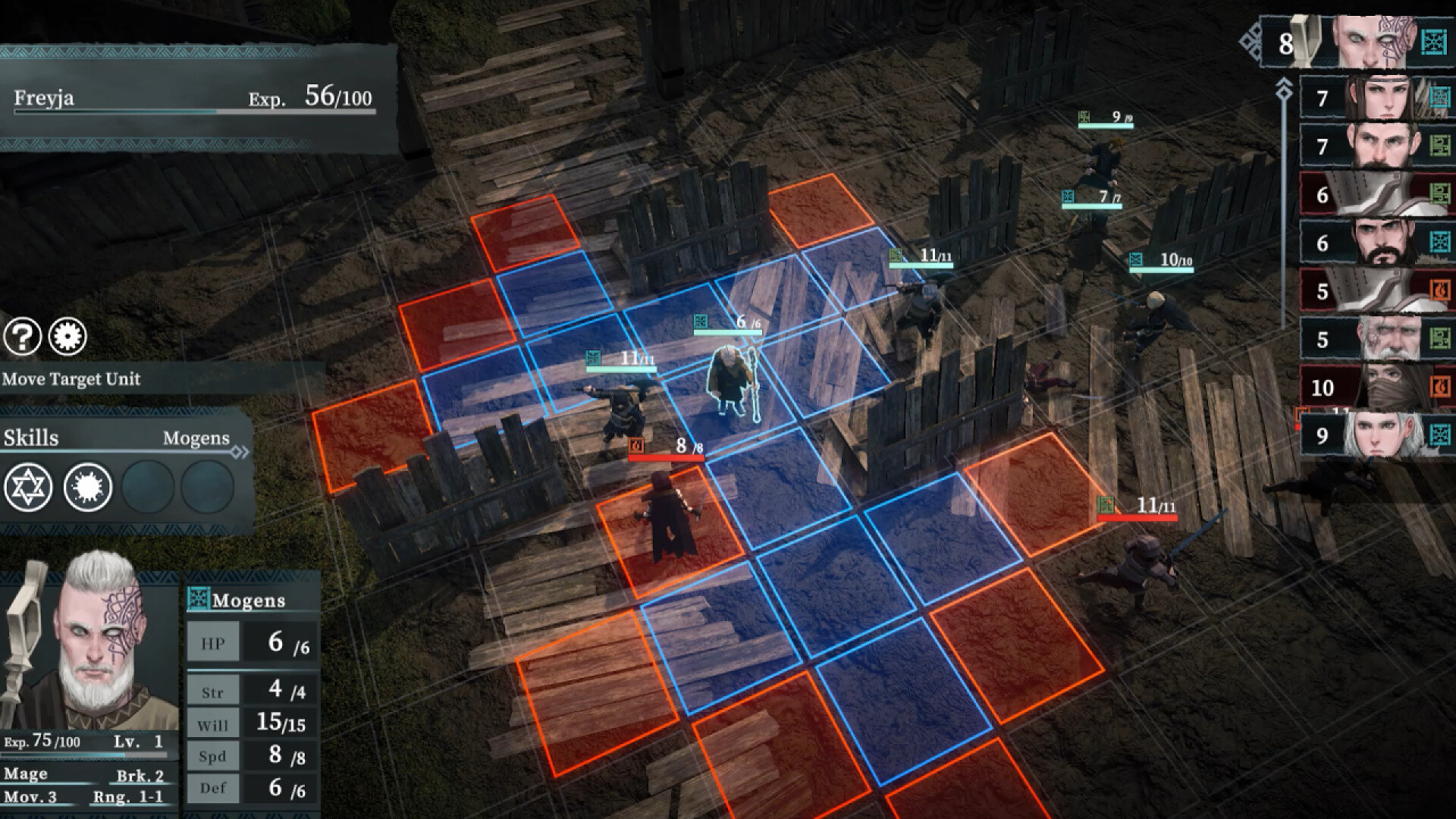1456x819 pixels.
Task: Click the teal class icon beside the Mogens name plate
Action: (x=199, y=599)
